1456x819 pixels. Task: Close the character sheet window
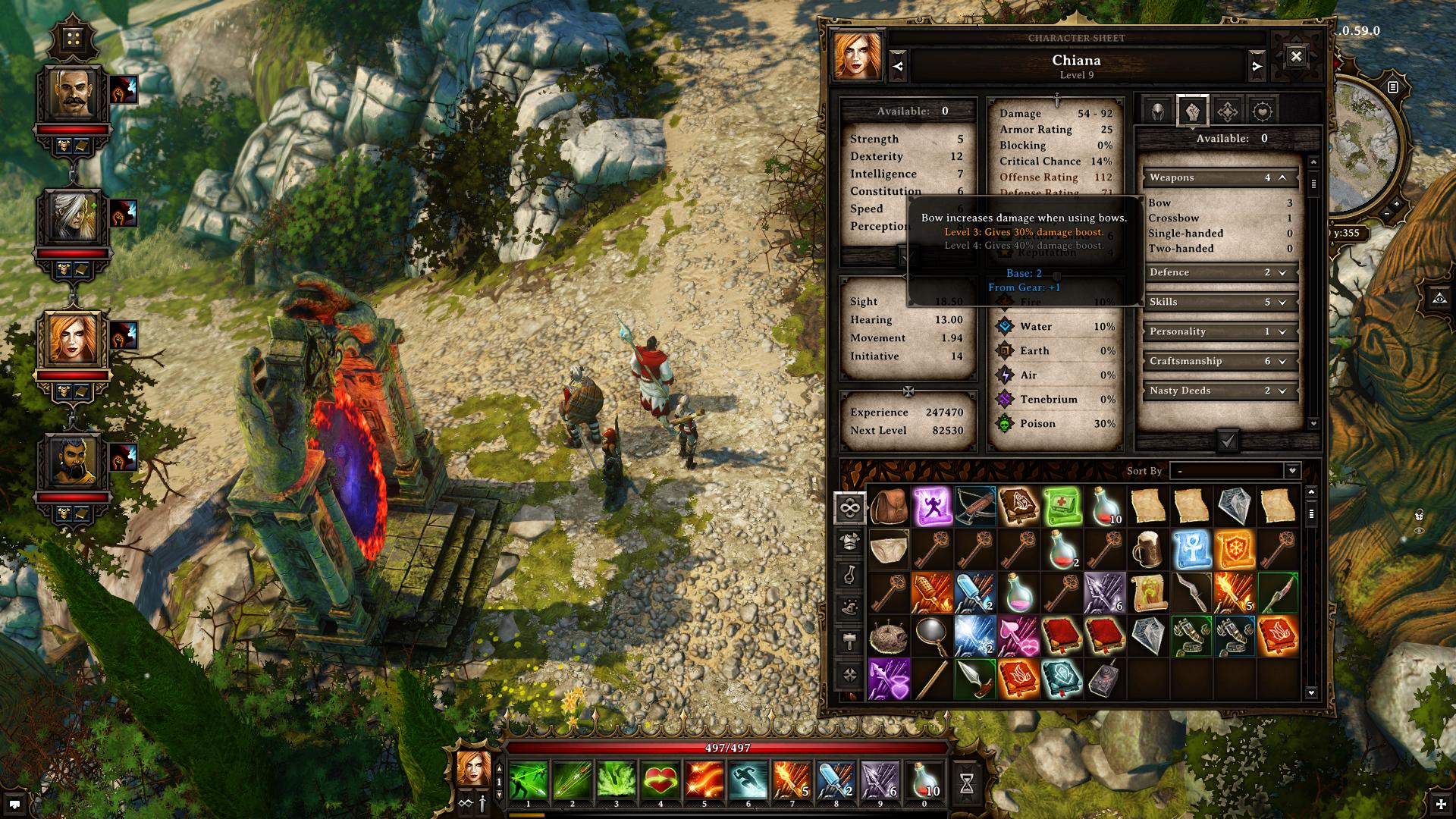(1296, 57)
